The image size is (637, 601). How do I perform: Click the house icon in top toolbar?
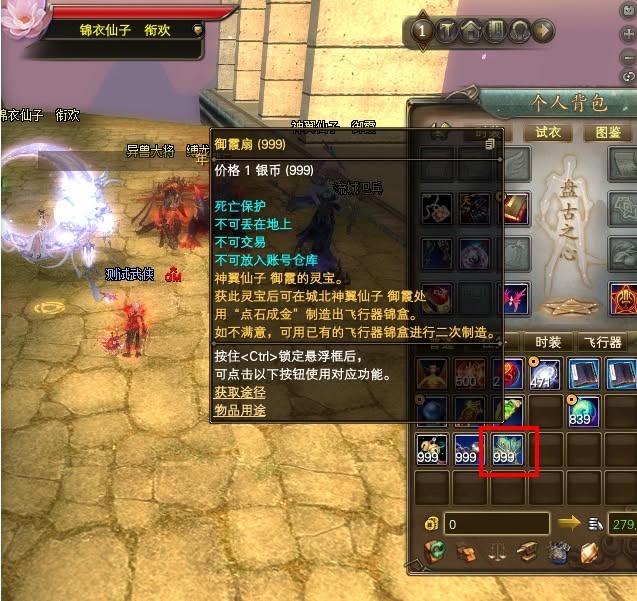(x=470, y=32)
